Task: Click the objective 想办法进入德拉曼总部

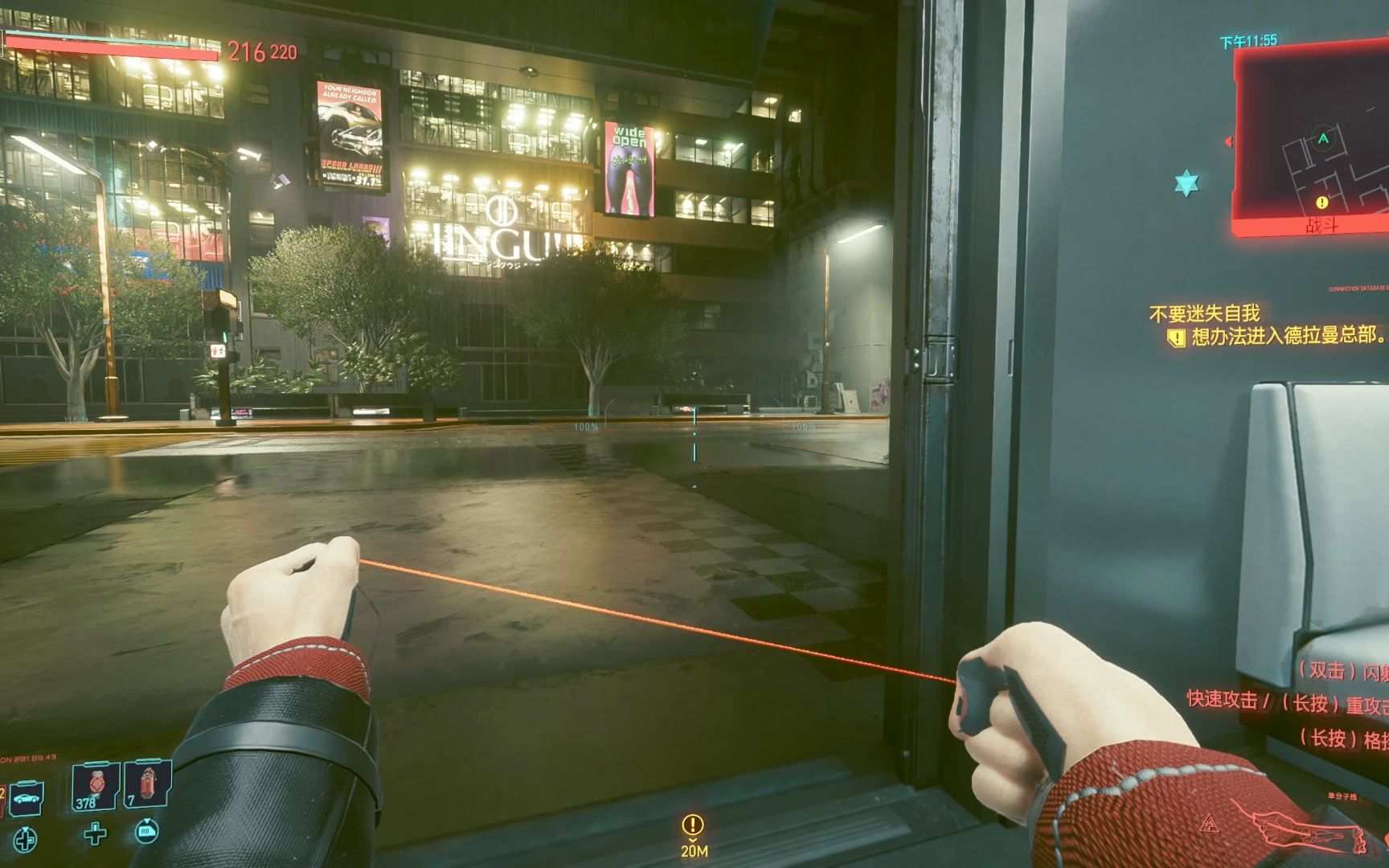Action: 1286,336
